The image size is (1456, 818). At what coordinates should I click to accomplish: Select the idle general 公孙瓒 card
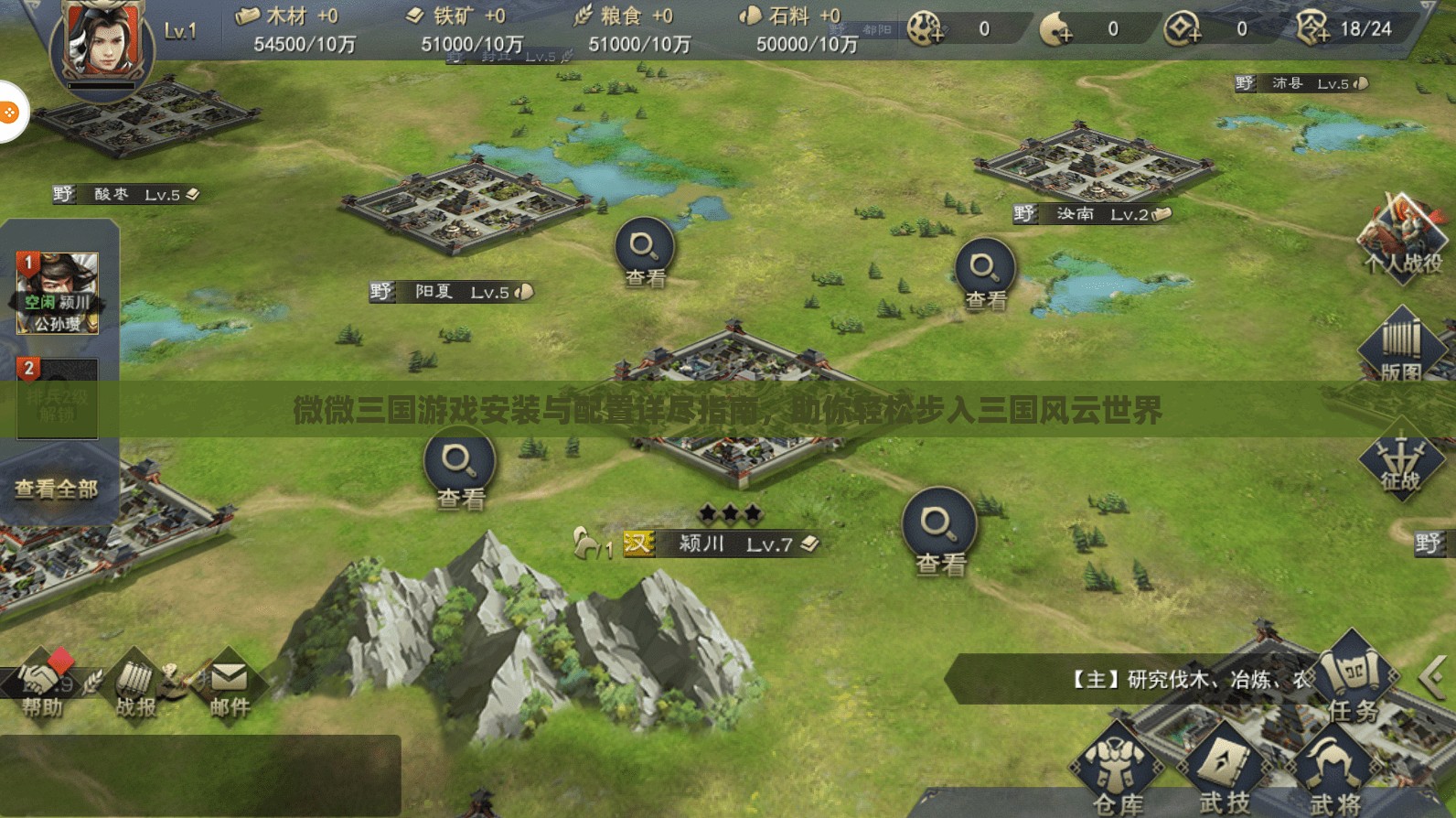click(x=57, y=293)
